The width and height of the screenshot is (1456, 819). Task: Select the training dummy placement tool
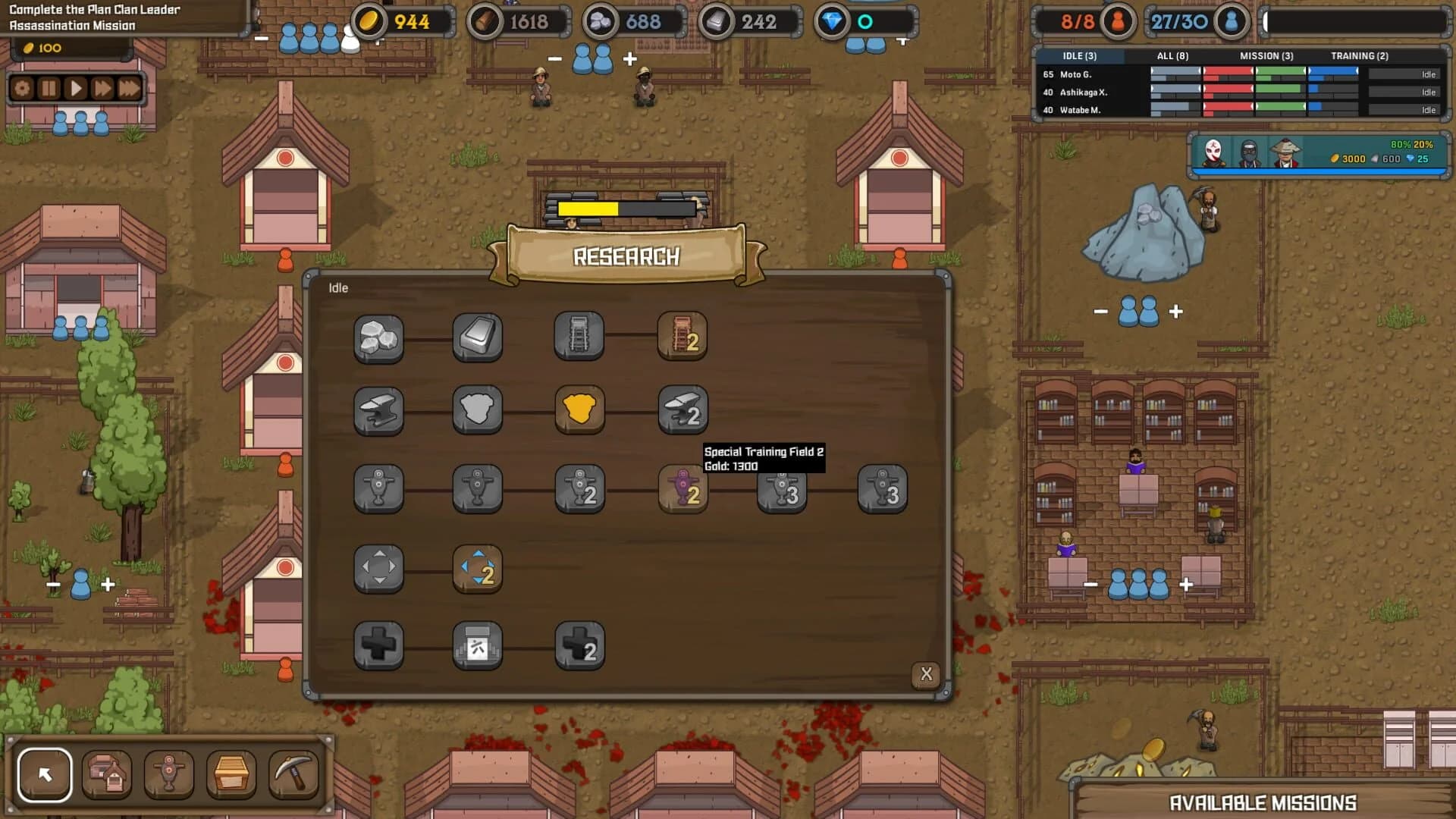pyautogui.click(x=169, y=774)
